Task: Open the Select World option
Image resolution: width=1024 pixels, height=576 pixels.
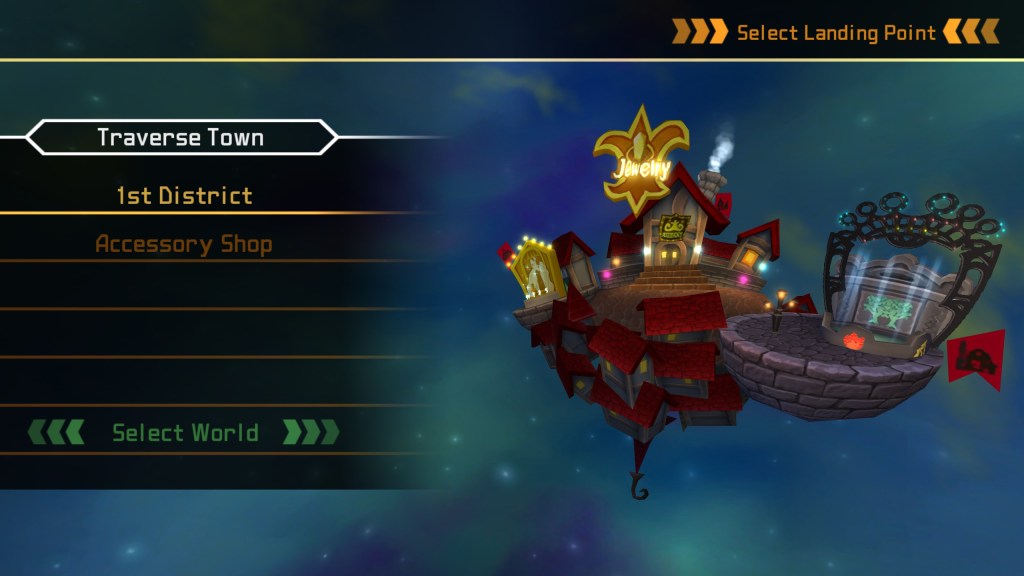Action: (184, 433)
